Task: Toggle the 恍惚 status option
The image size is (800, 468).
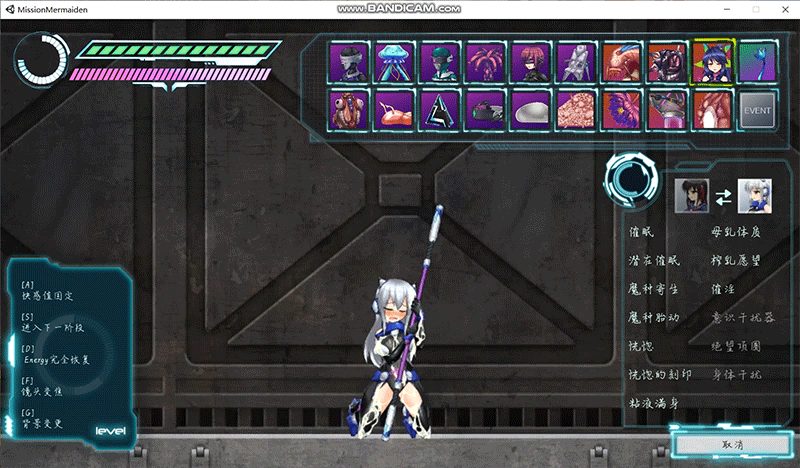Action: [x=642, y=346]
